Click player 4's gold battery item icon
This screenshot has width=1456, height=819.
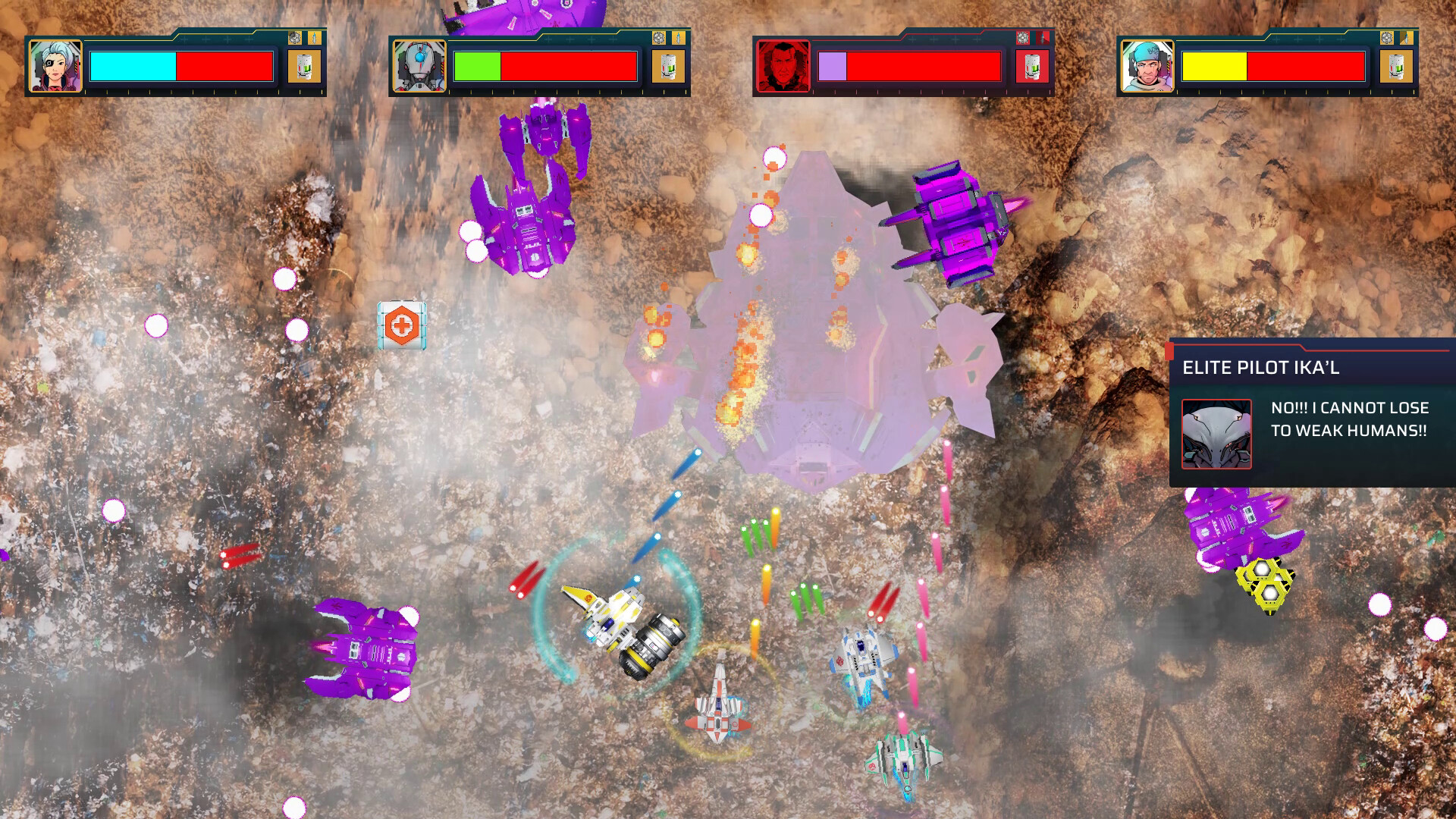[1398, 66]
